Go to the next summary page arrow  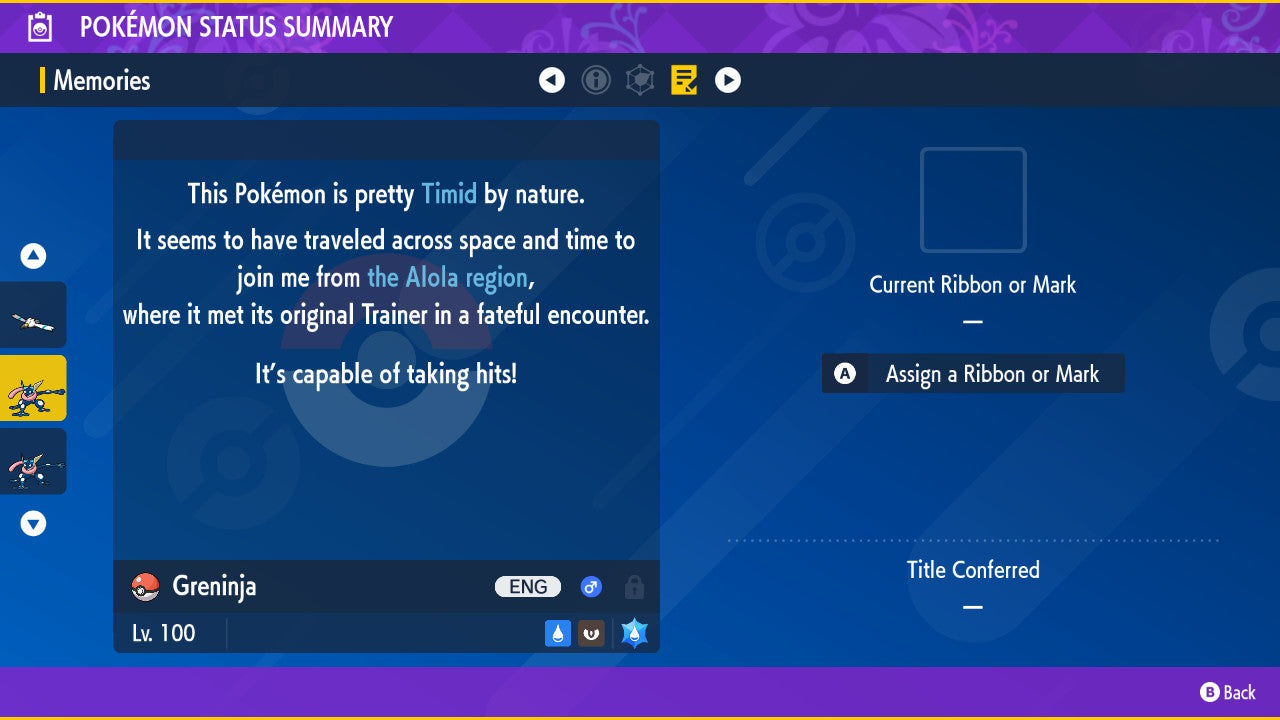point(727,80)
